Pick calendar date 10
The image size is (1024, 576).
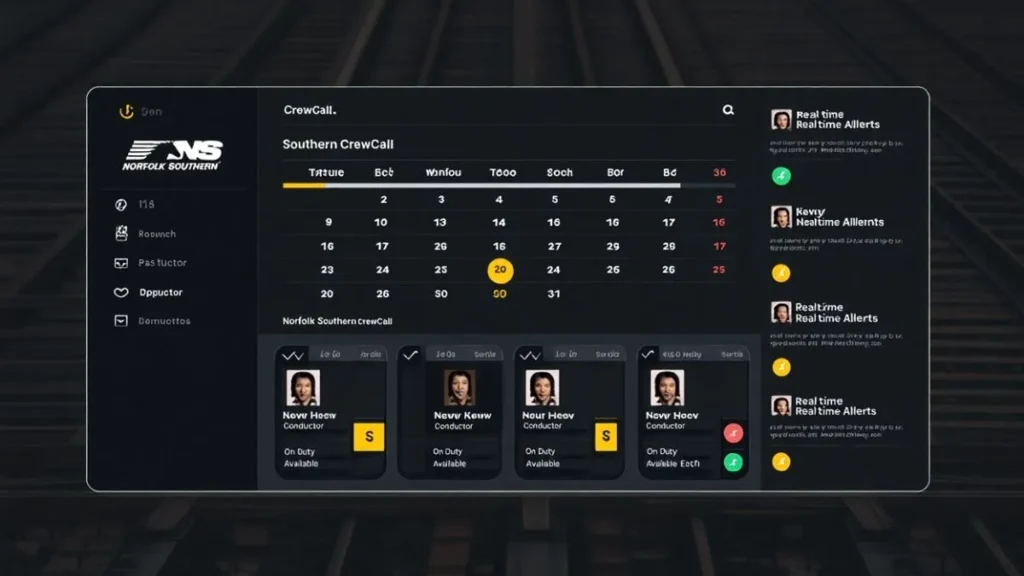pos(381,222)
